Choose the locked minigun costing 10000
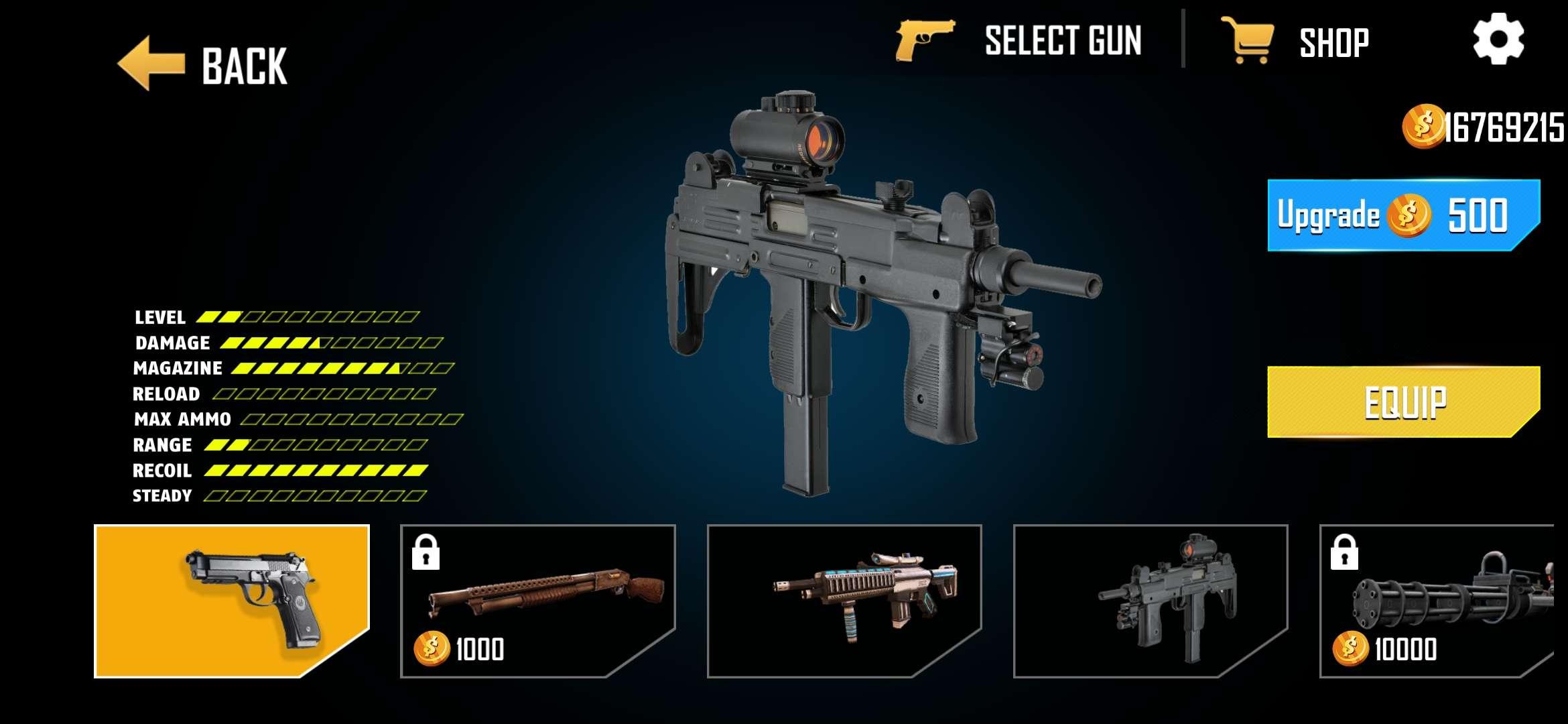The width and height of the screenshot is (1568, 724). tap(1437, 601)
